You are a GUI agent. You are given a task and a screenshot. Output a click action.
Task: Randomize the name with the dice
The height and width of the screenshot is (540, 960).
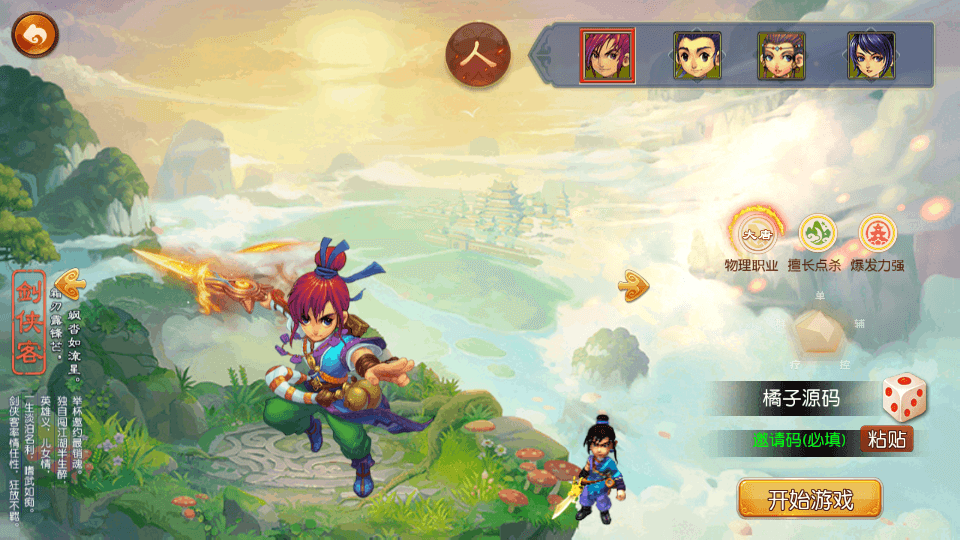click(904, 397)
